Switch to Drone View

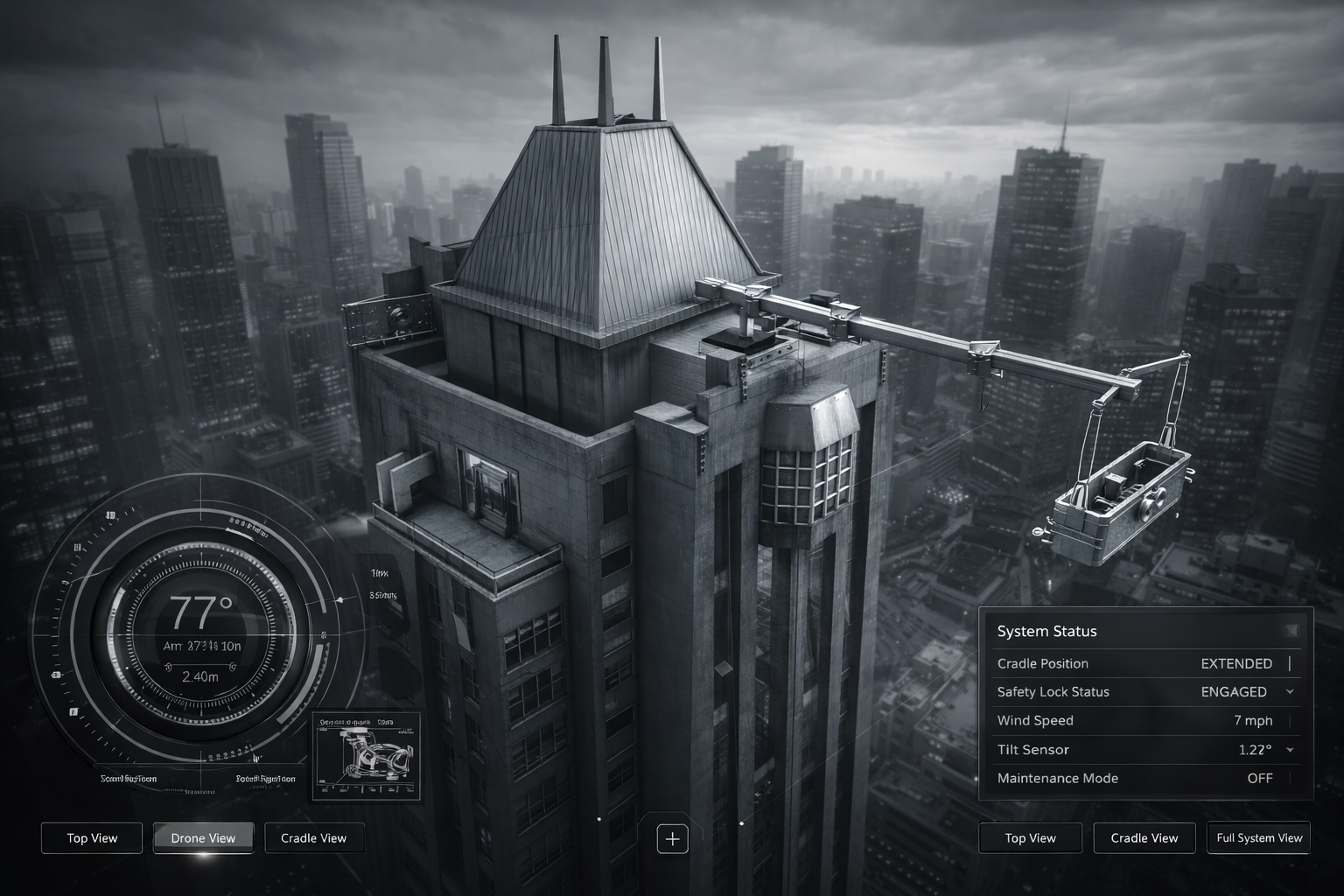coord(203,838)
